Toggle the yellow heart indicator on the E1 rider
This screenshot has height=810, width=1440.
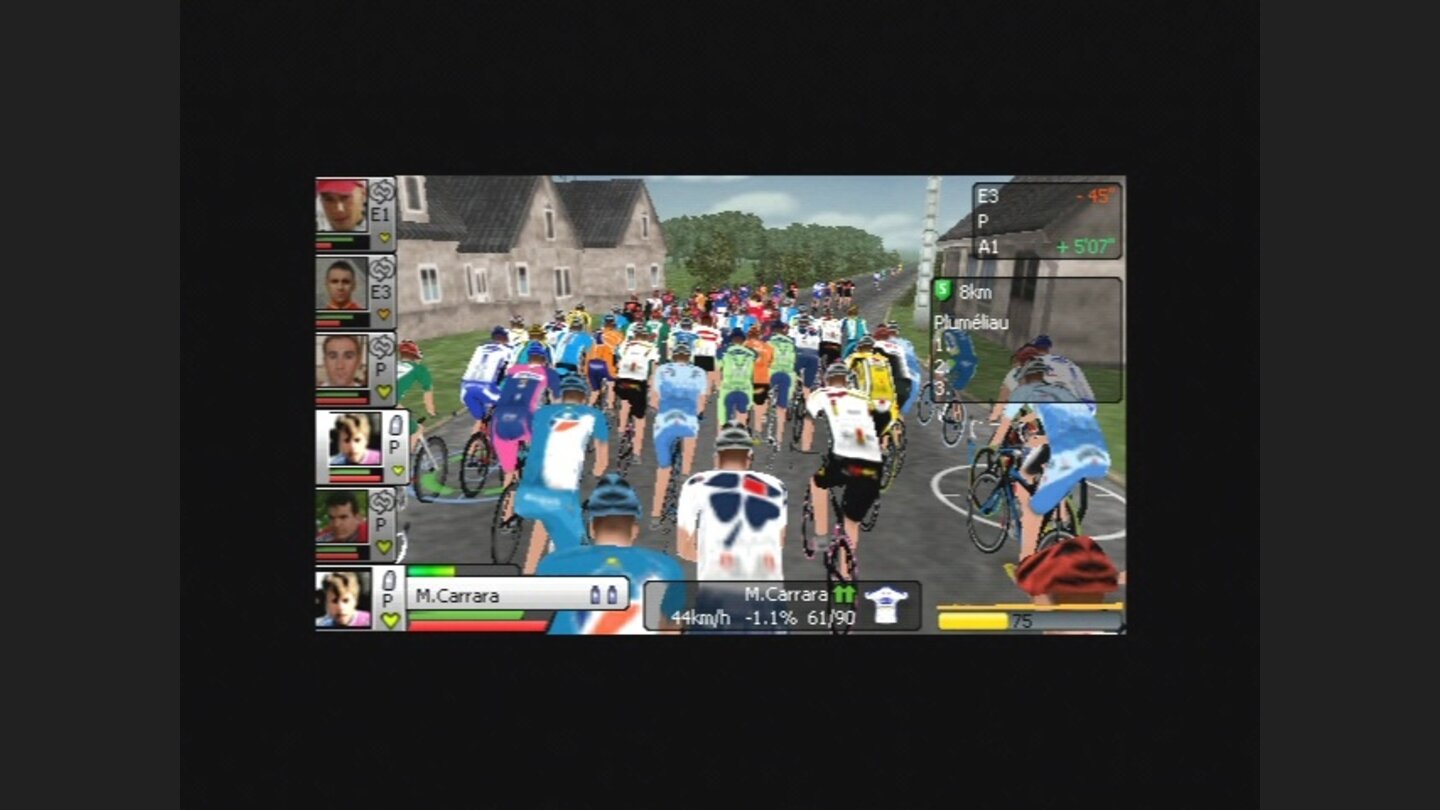click(x=384, y=238)
